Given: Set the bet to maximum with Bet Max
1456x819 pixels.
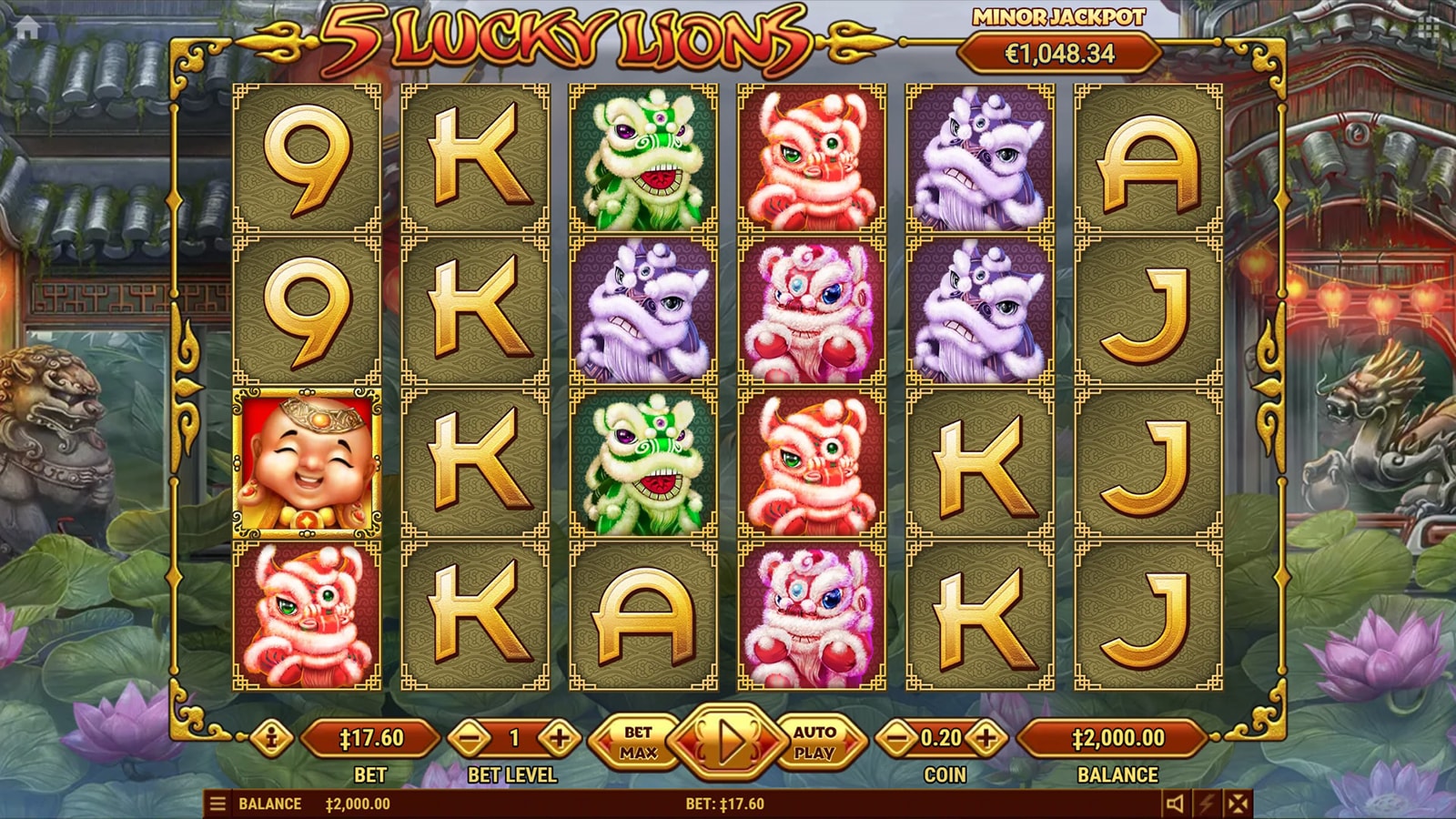Looking at the screenshot, I should click(638, 742).
